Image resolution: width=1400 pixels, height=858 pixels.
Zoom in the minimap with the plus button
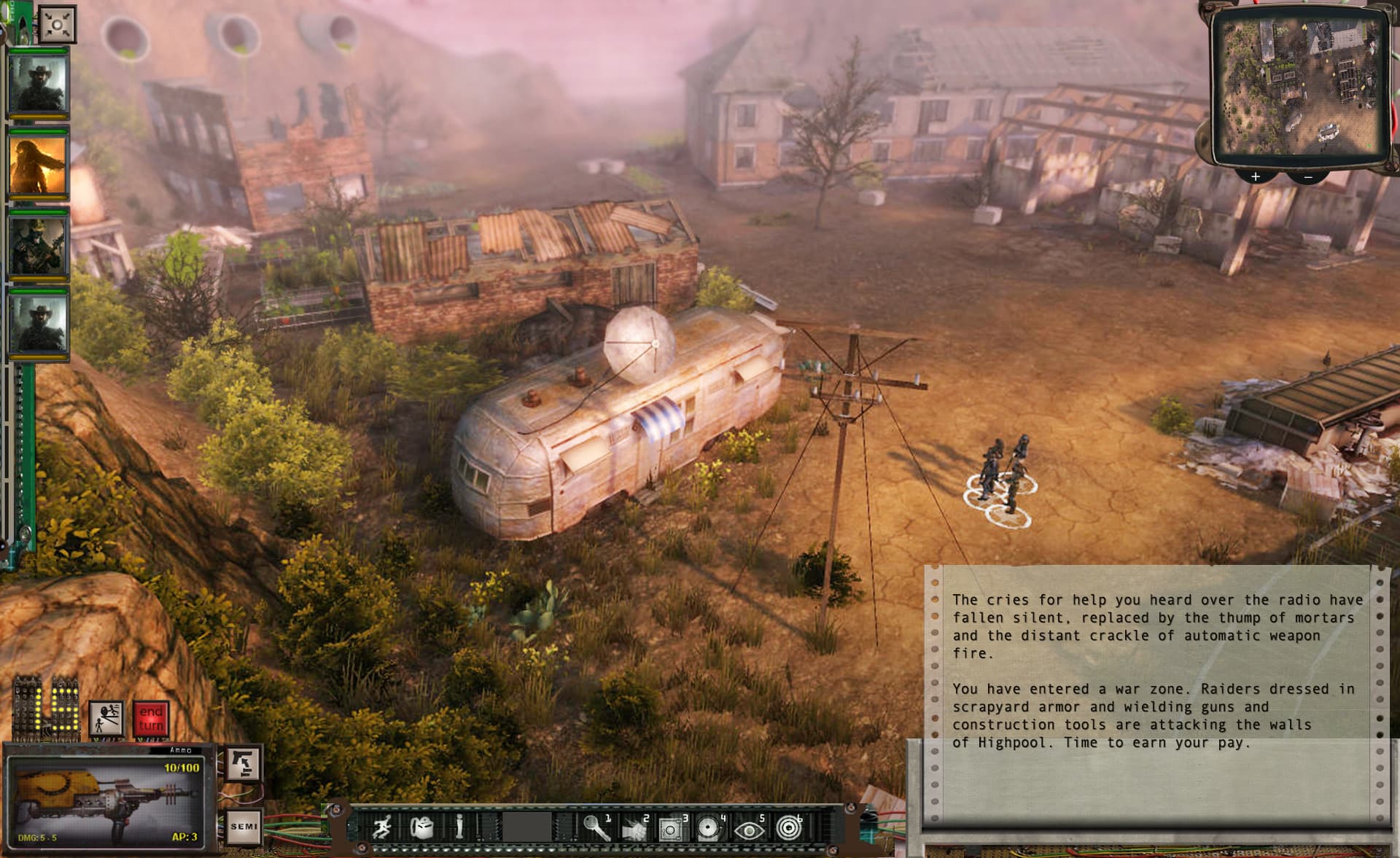(x=1256, y=176)
